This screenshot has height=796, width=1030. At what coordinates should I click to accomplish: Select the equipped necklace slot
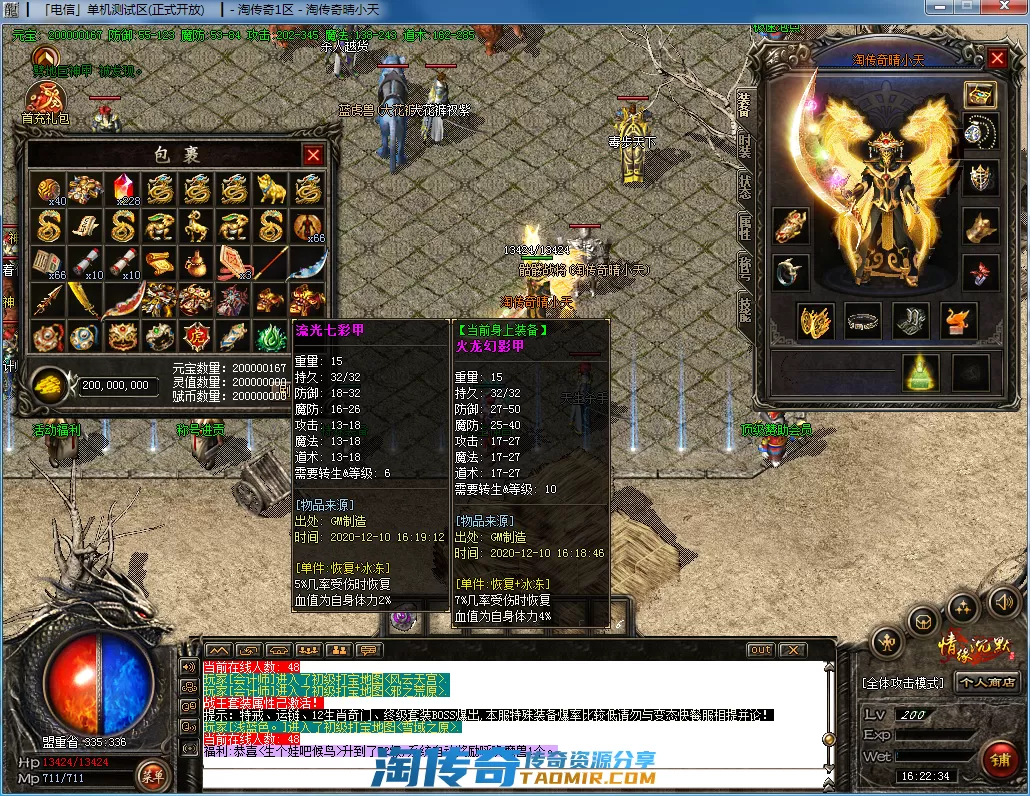pos(980,131)
